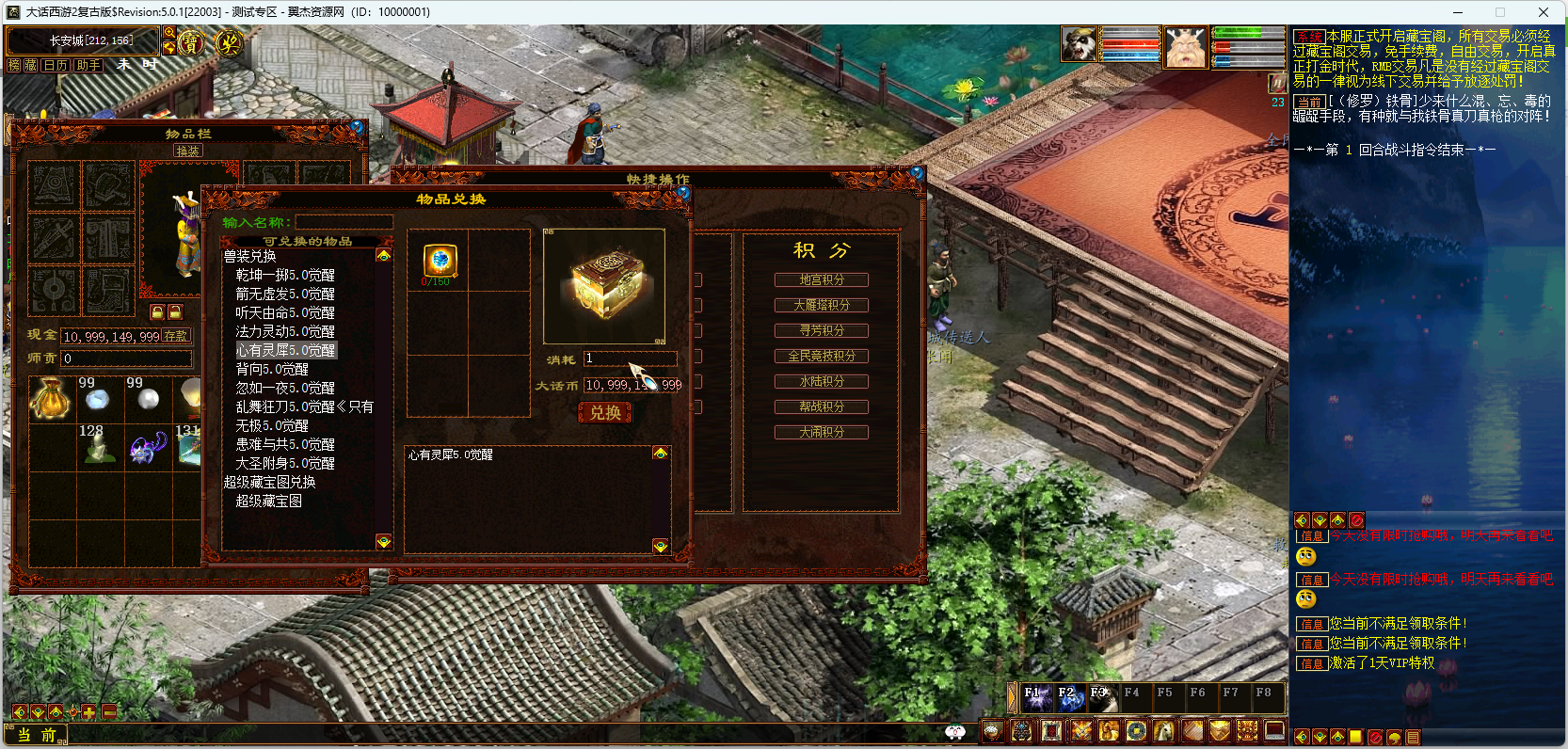Viewport: 1568px width, 749px height.
Task: Close the 物品兑换 window
Action: 684,193
